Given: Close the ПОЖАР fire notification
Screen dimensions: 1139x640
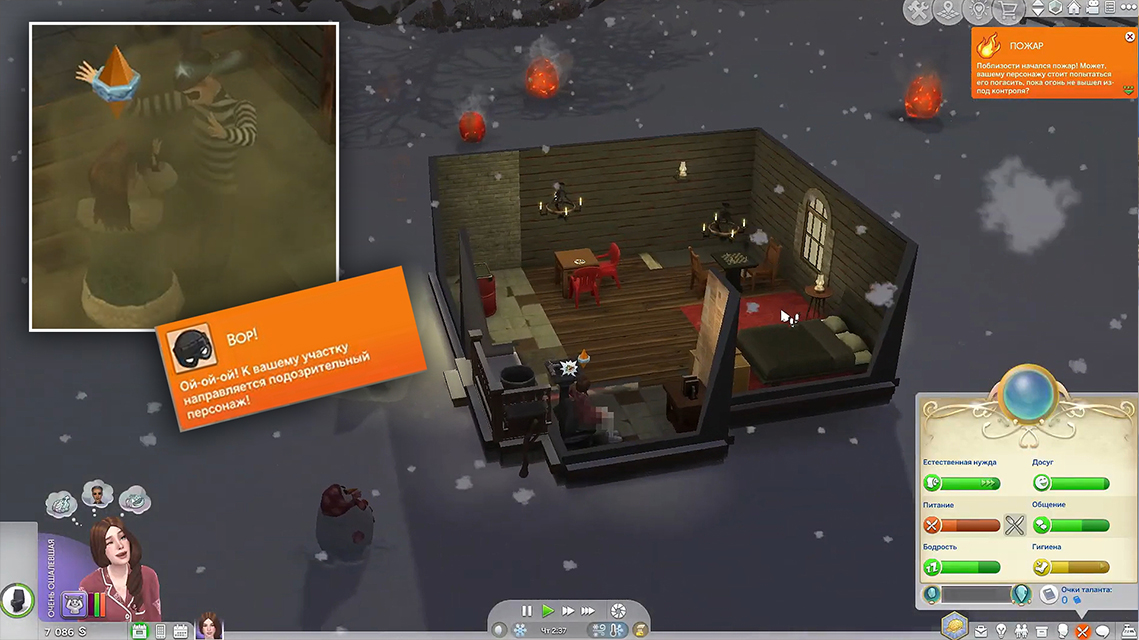Looking at the screenshot, I should click(x=1129, y=35).
